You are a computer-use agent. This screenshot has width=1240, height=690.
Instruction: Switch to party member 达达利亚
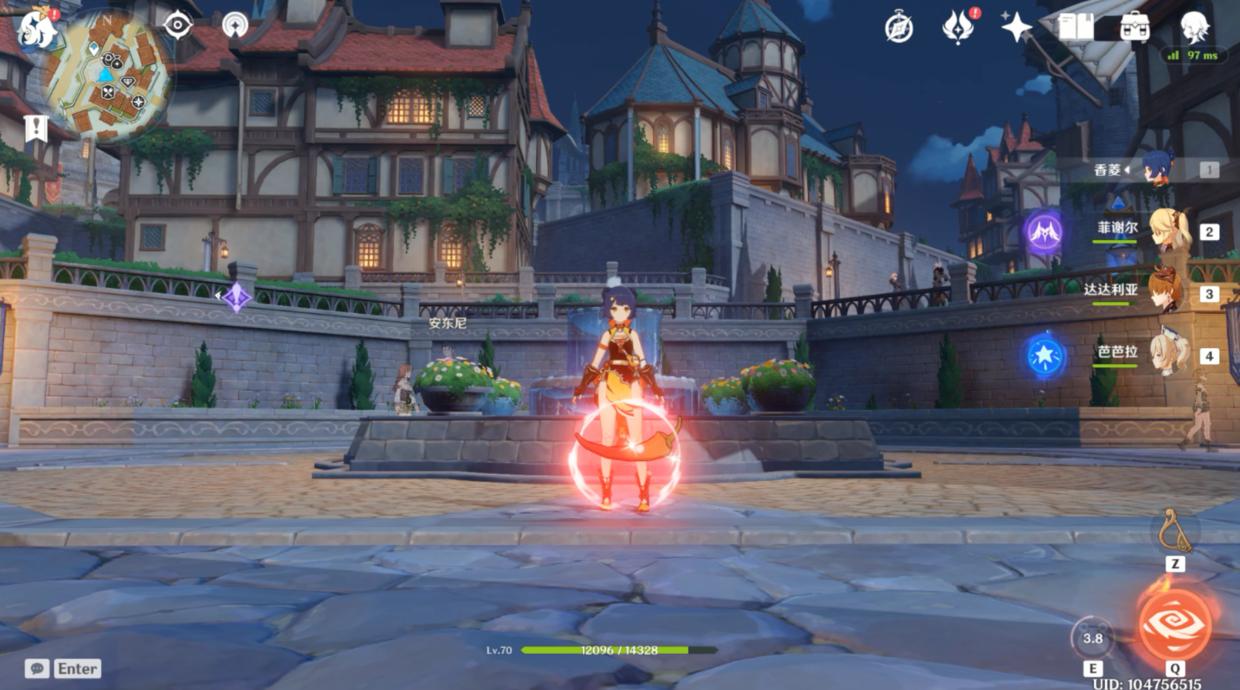click(x=1164, y=292)
